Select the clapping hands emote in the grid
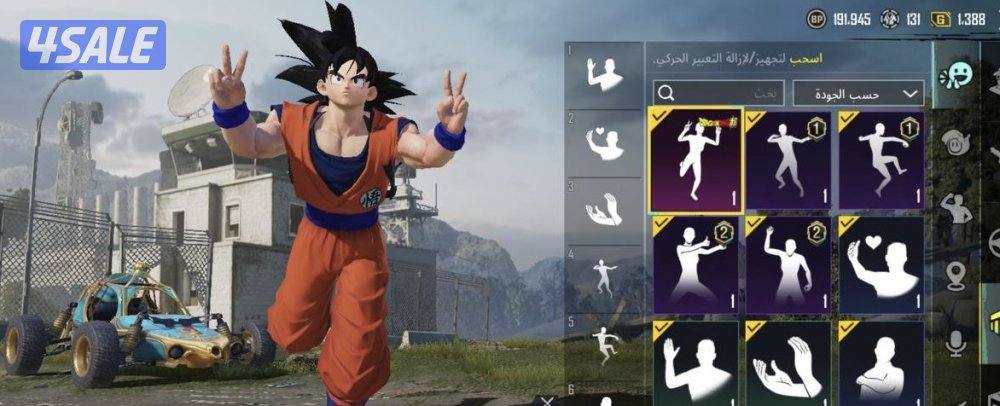Screen dimensions: 1000x406 [785, 362]
